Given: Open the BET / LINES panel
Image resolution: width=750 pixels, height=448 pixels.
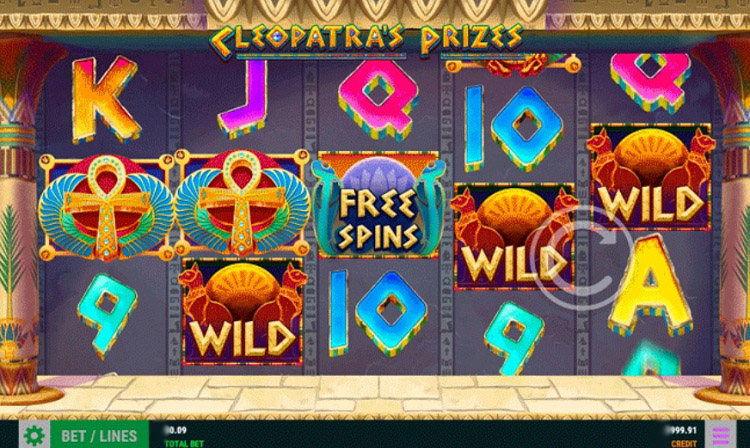Looking at the screenshot, I should click(100, 435).
